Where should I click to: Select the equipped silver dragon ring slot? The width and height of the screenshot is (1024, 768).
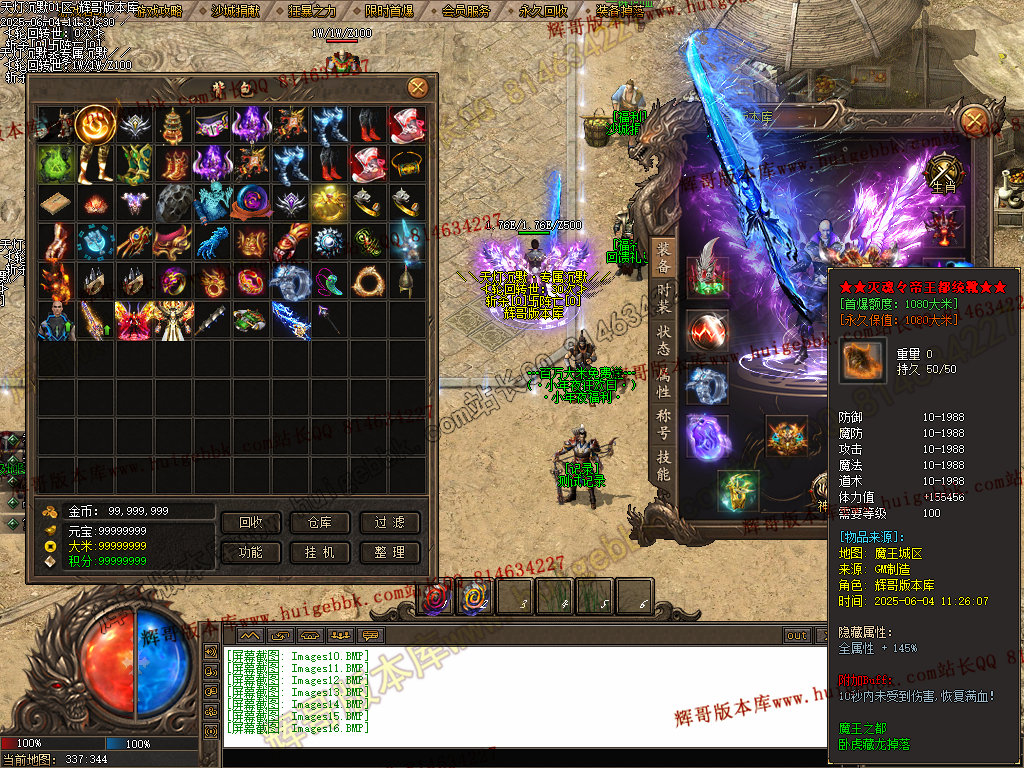click(707, 385)
